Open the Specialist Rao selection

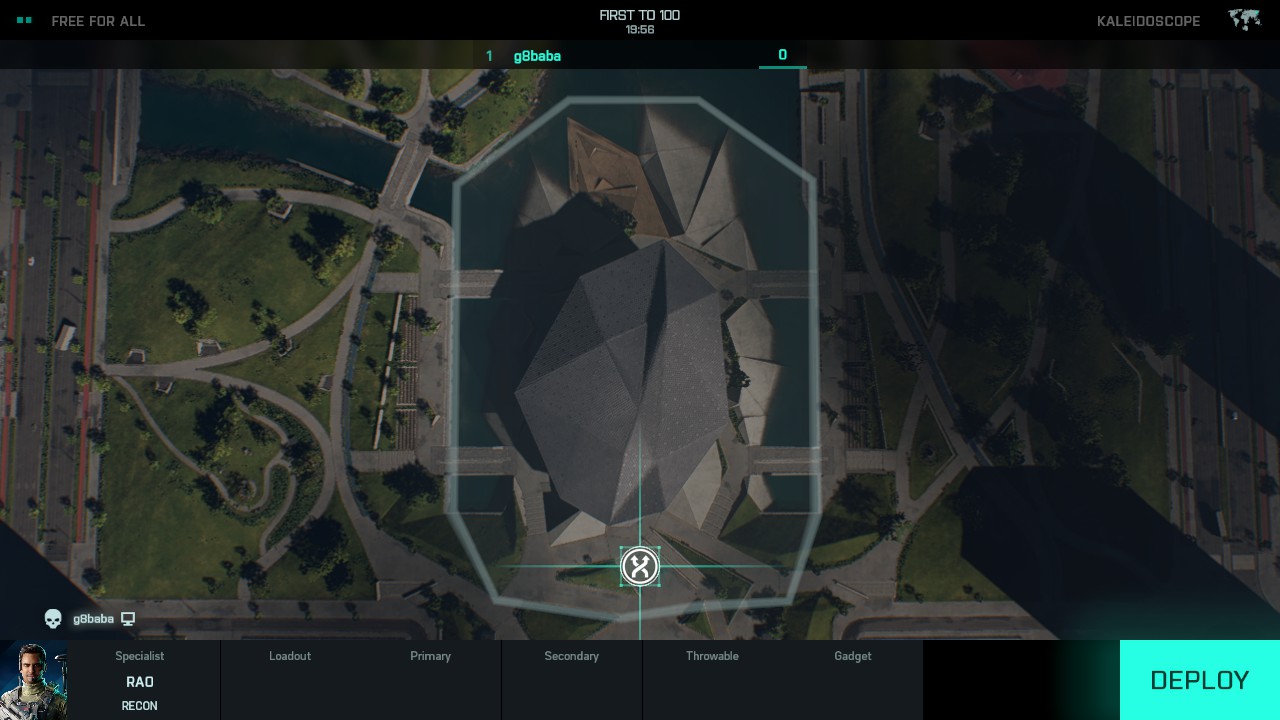tap(140, 681)
